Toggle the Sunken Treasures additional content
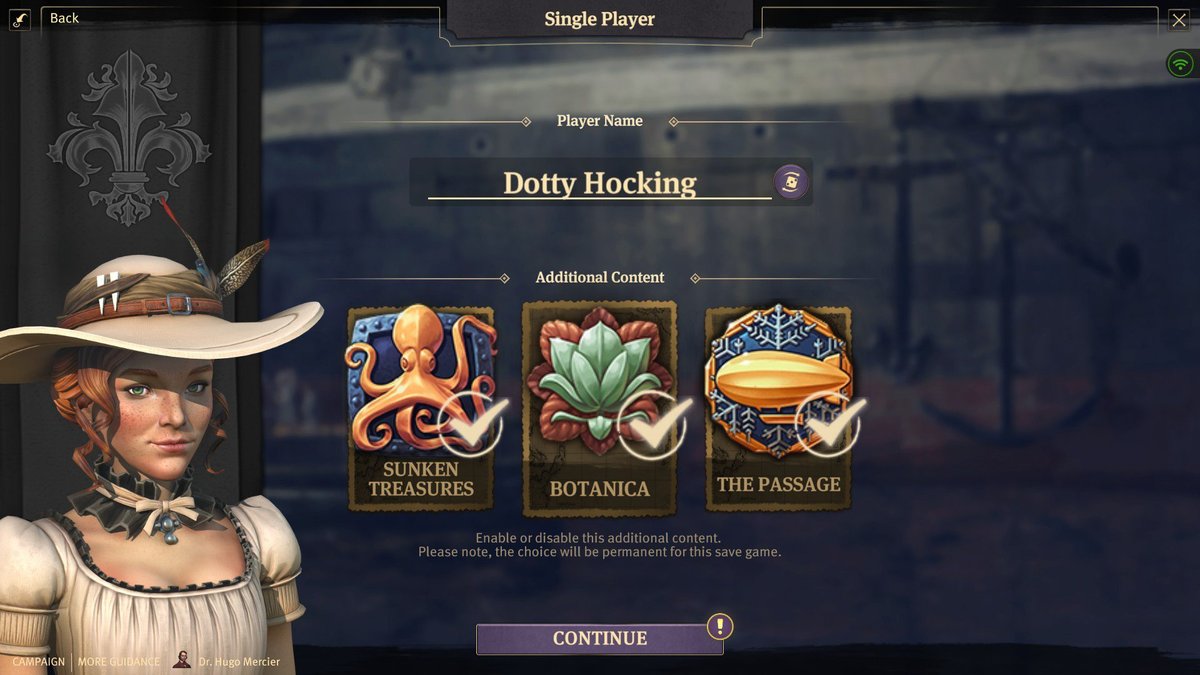Screen dimensions: 1200x675 [x=421, y=408]
